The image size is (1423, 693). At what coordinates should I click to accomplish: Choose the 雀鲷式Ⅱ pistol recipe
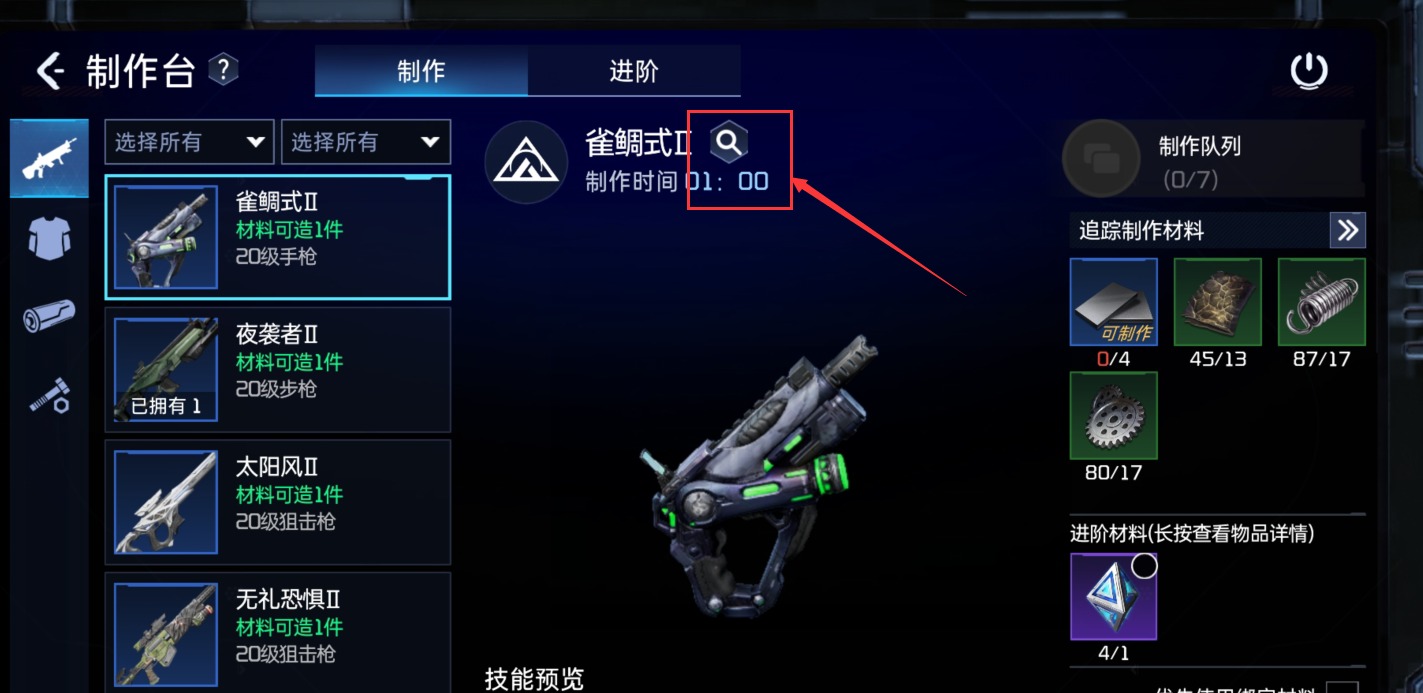(x=277, y=237)
